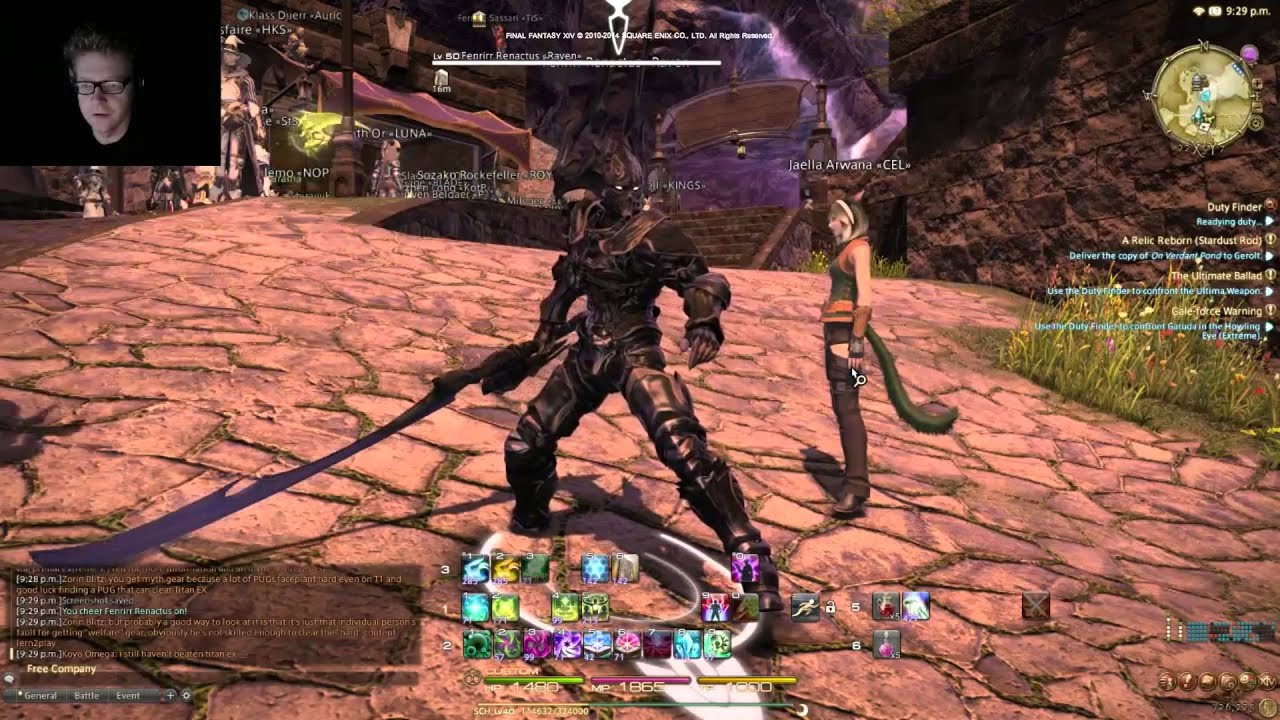Use the red potion in hotbar 5

click(886, 606)
